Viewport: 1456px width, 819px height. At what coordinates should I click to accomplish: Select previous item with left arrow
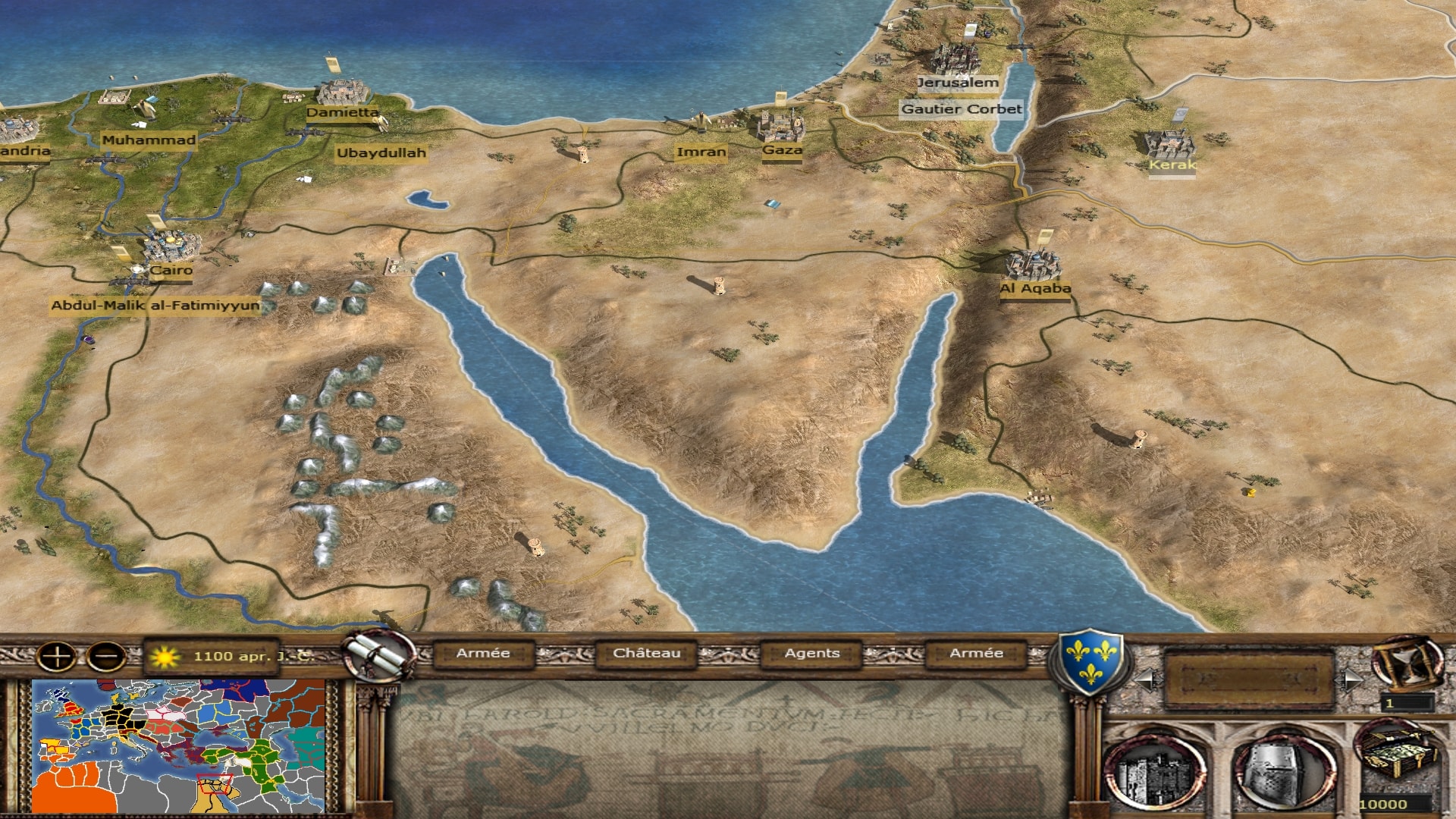click(1145, 679)
